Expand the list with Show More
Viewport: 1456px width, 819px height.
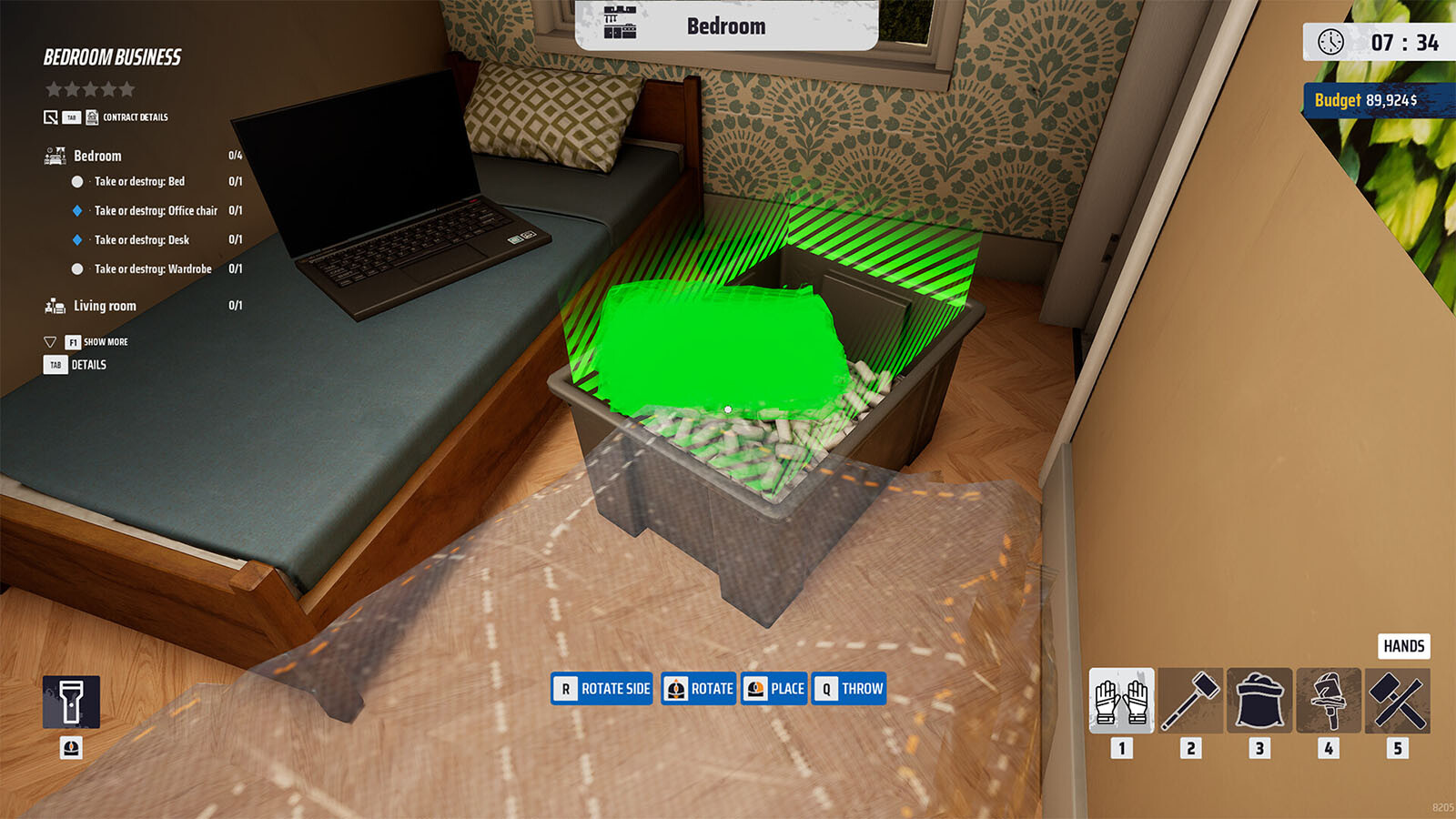[x=105, y=342]
